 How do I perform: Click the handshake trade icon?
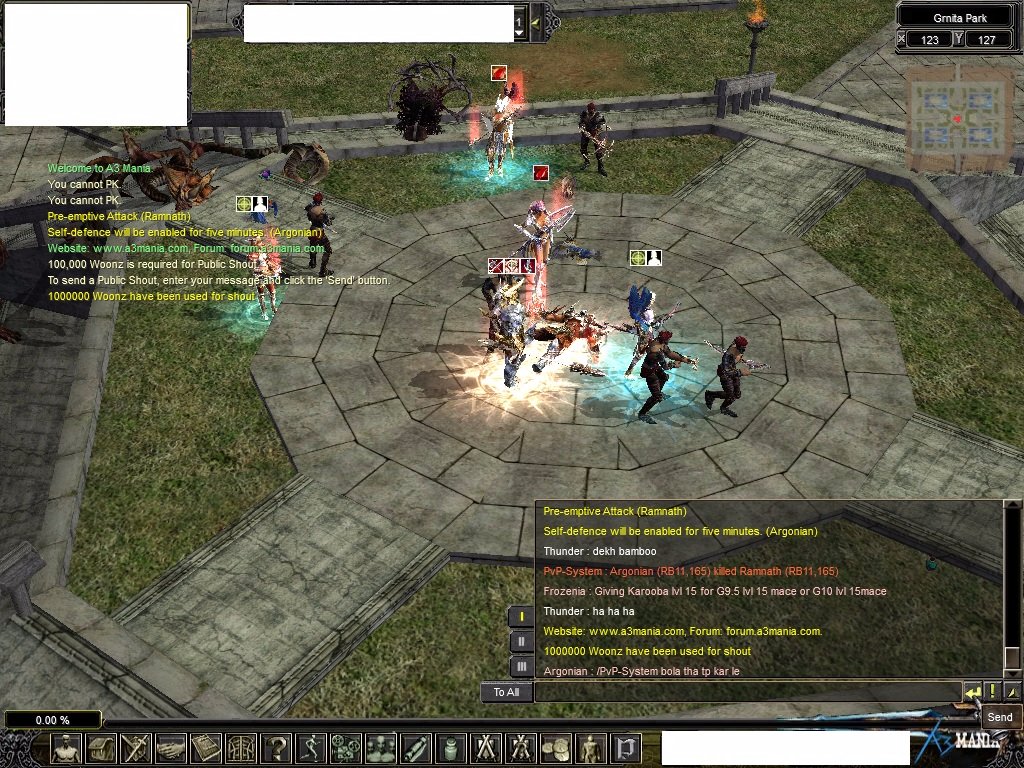click(x=171, y=748)
